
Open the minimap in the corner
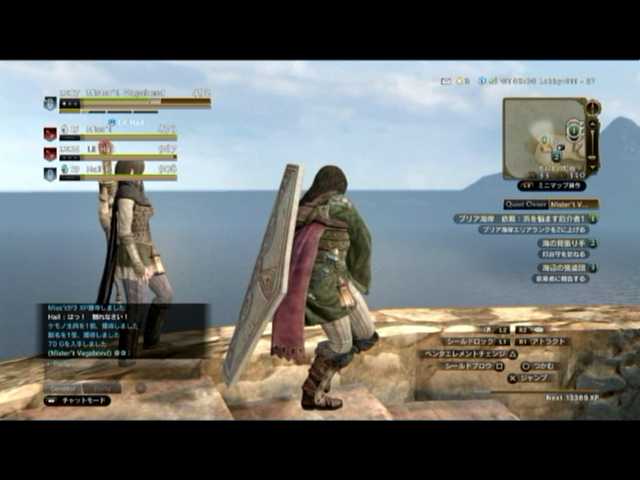point(542,138)
